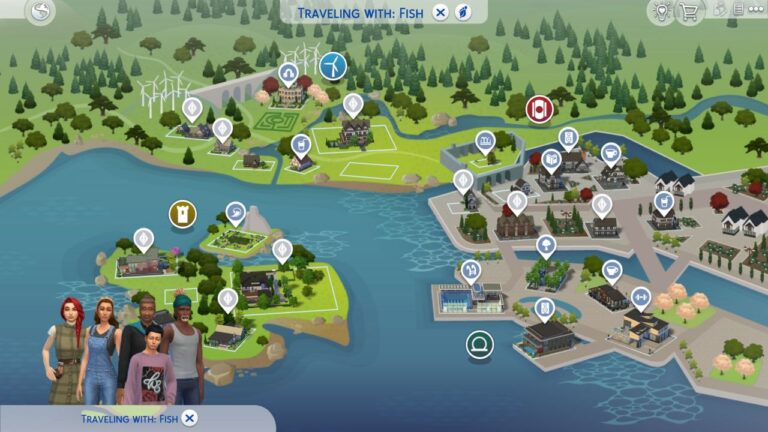Pick the dumbbell gym lot pin
The height and width of the screenshot is (432, 768).
(x=640, y=298)
